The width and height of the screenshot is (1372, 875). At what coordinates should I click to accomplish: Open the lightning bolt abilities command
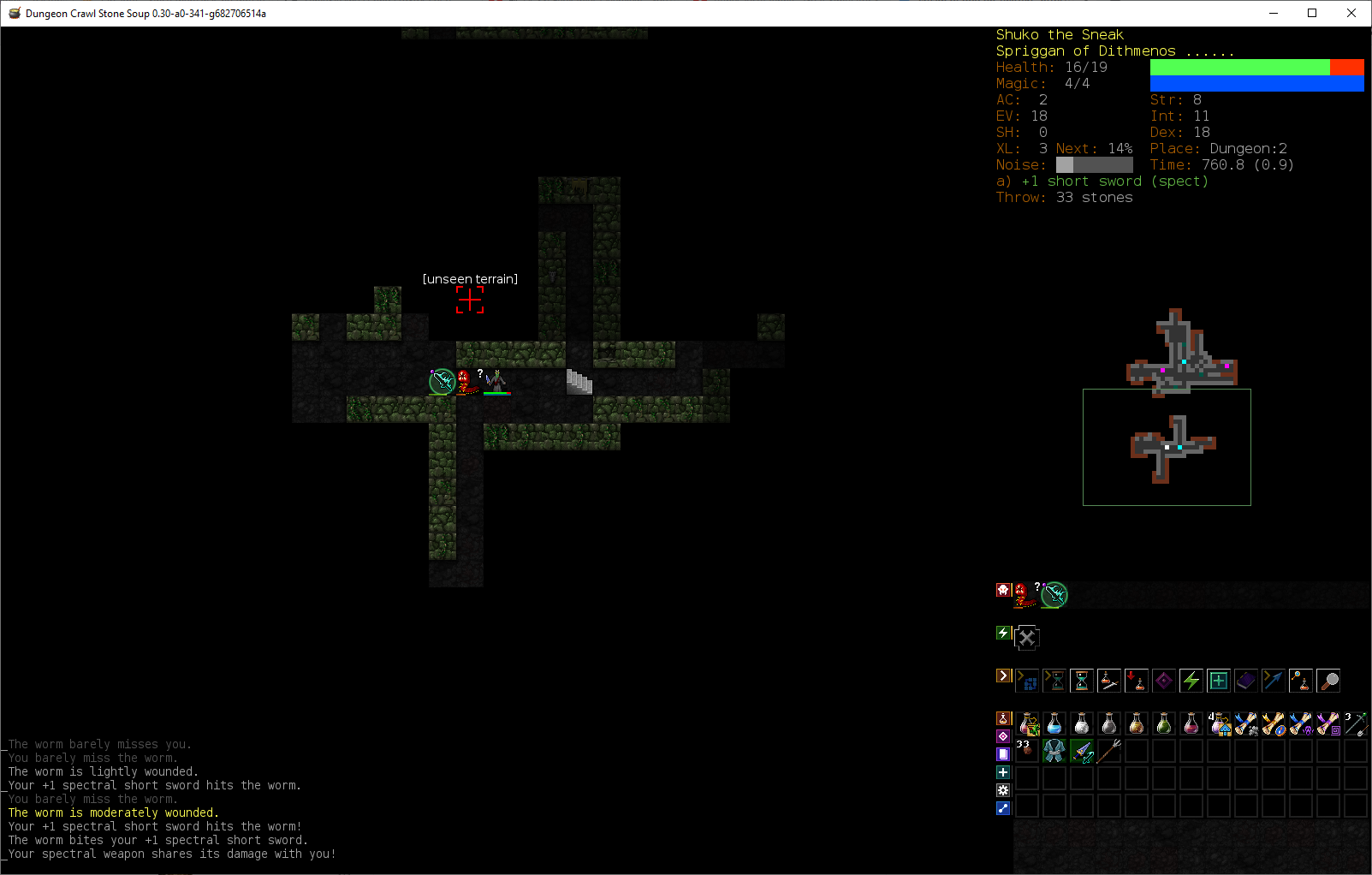coord(1191,682)
